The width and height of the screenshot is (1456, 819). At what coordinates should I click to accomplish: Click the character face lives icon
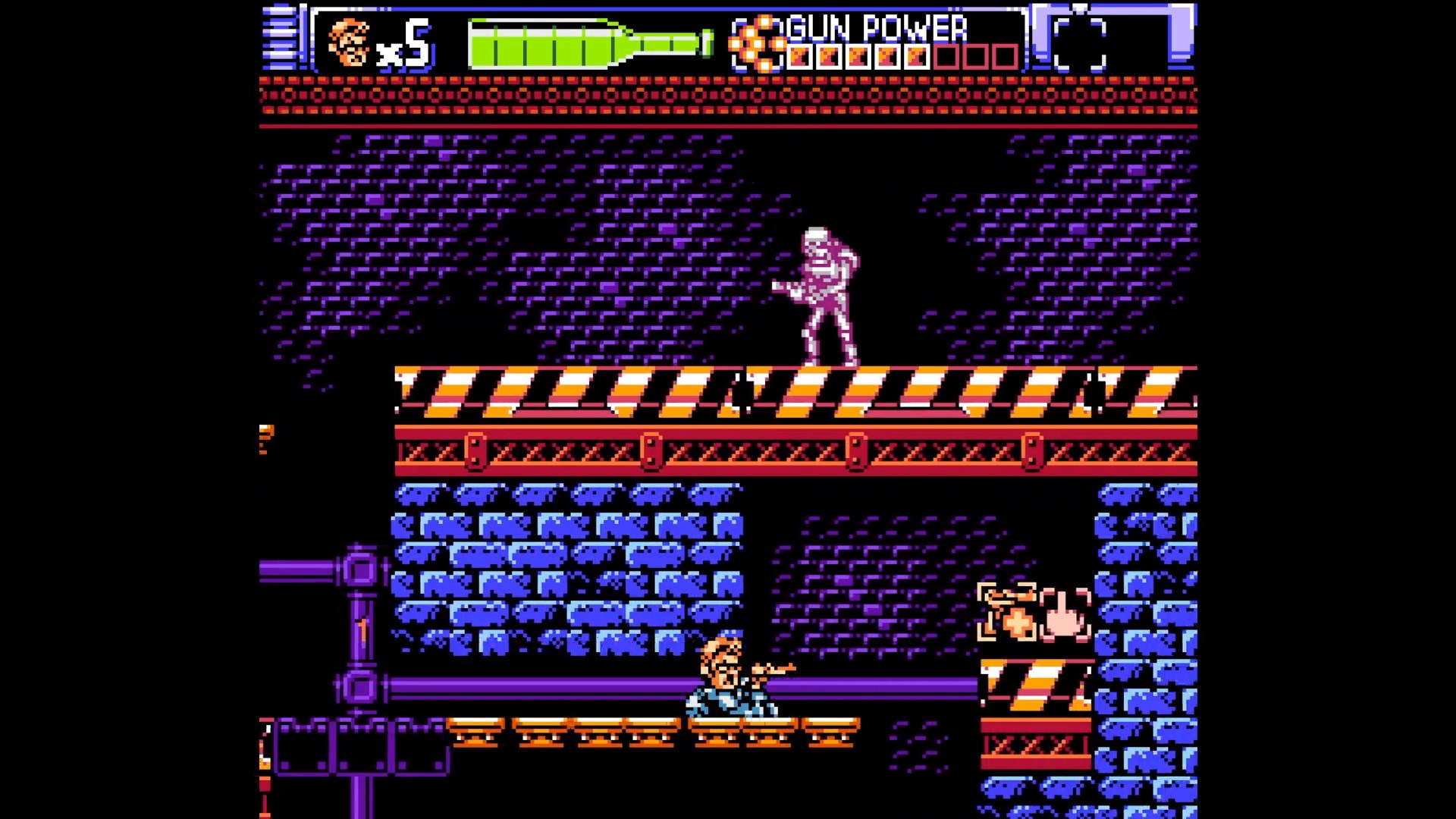[x=349, y=43]
